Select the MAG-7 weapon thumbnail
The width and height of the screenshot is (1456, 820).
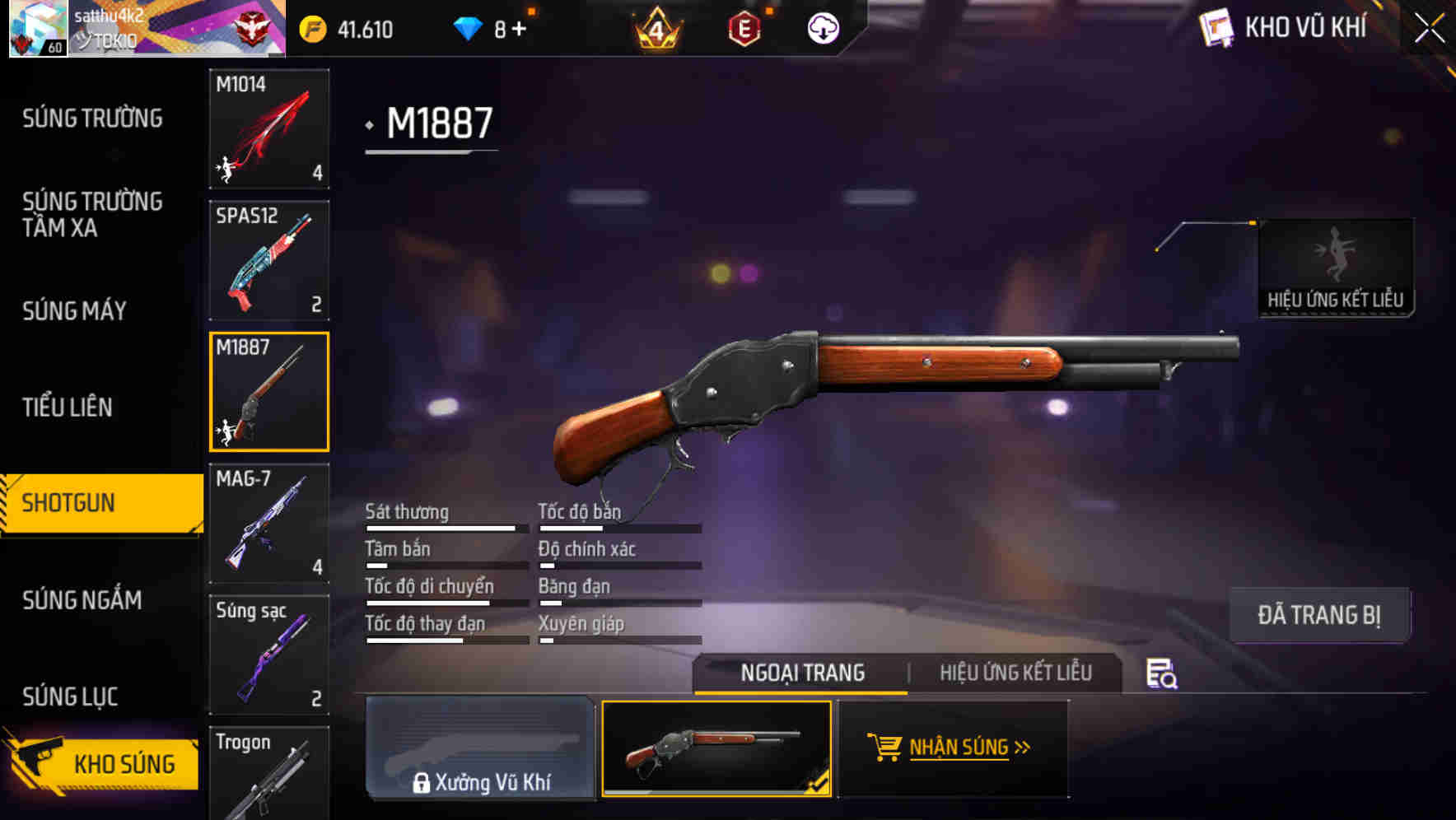[268, 524]
